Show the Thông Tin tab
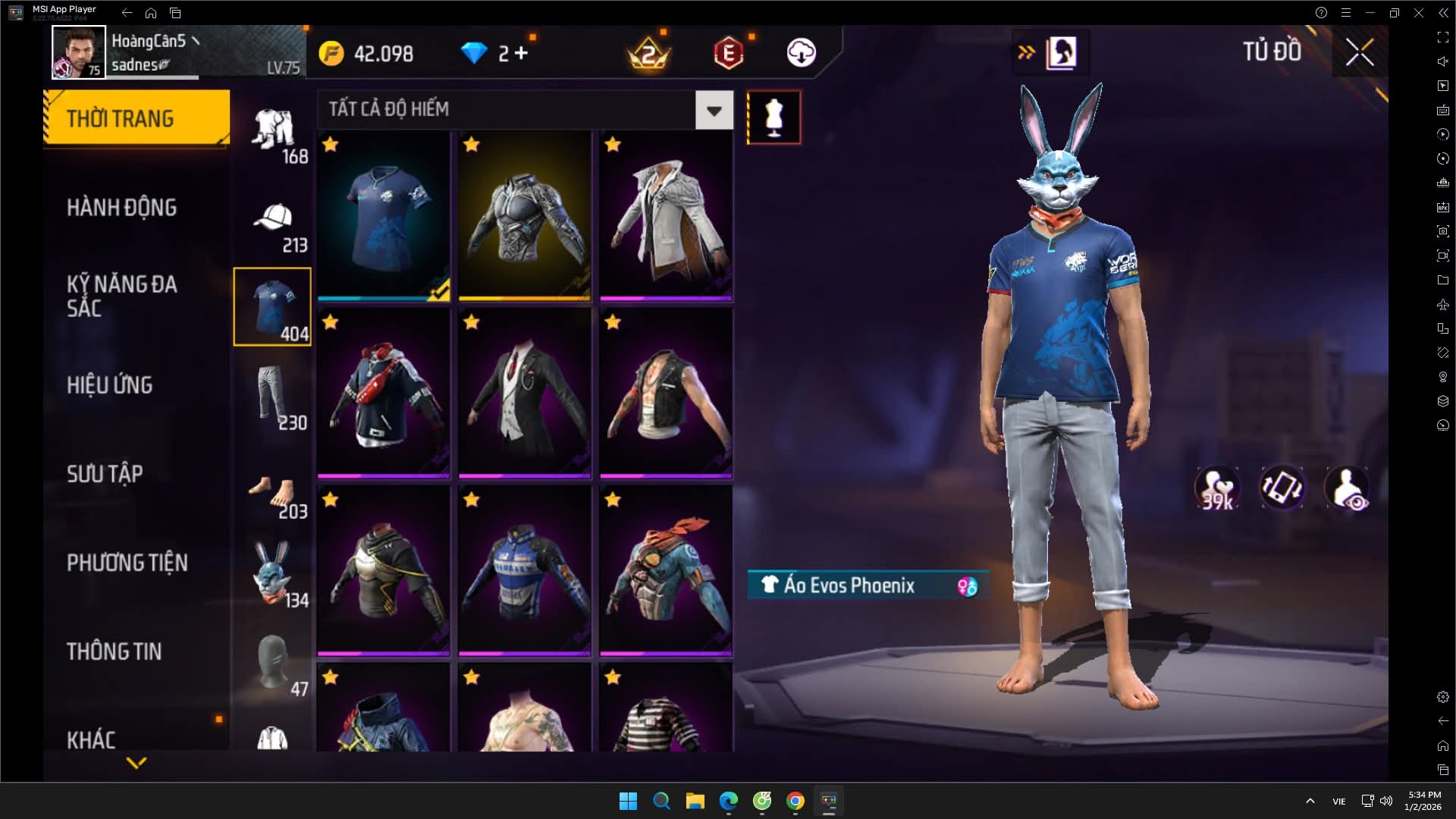The width and height of the screenshot is (1456, 819). [x=114, y=651]
